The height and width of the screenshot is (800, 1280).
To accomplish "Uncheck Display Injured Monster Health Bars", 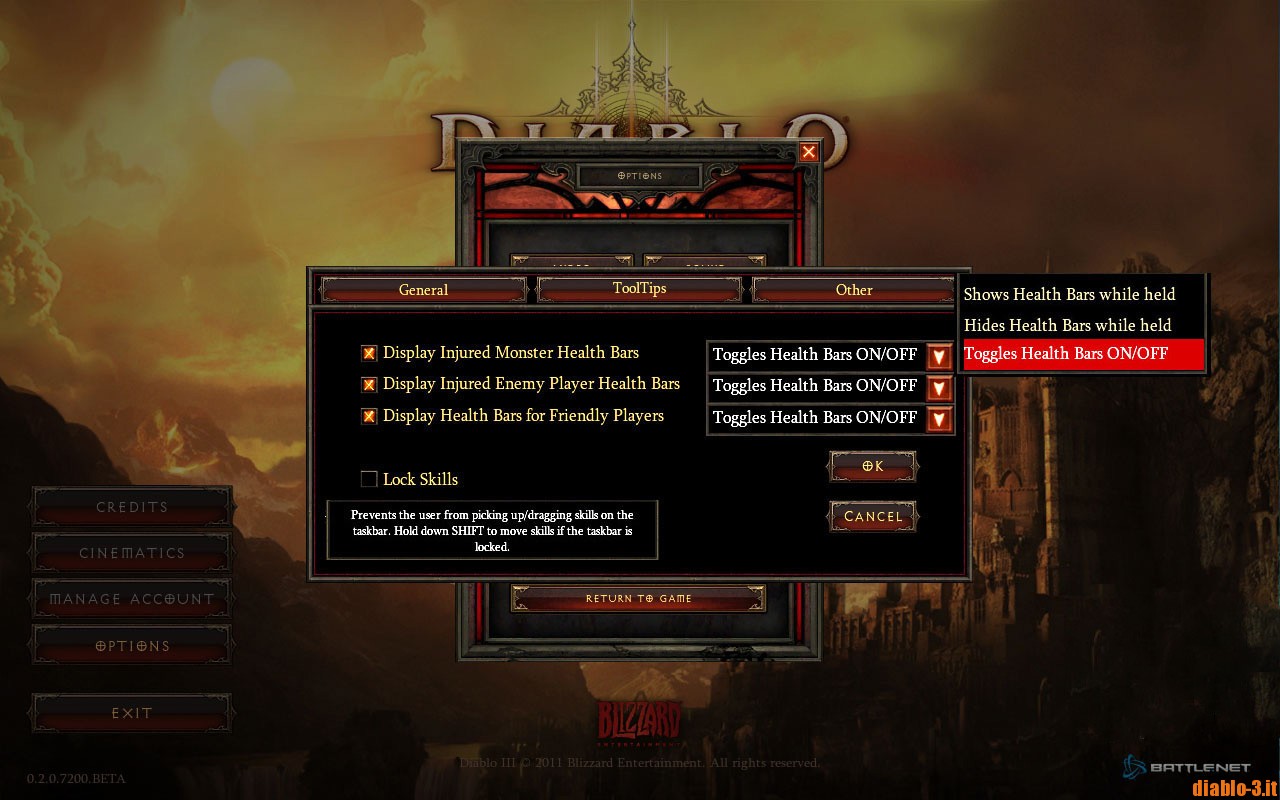I will pyautogui.click(x=368, y=352).
